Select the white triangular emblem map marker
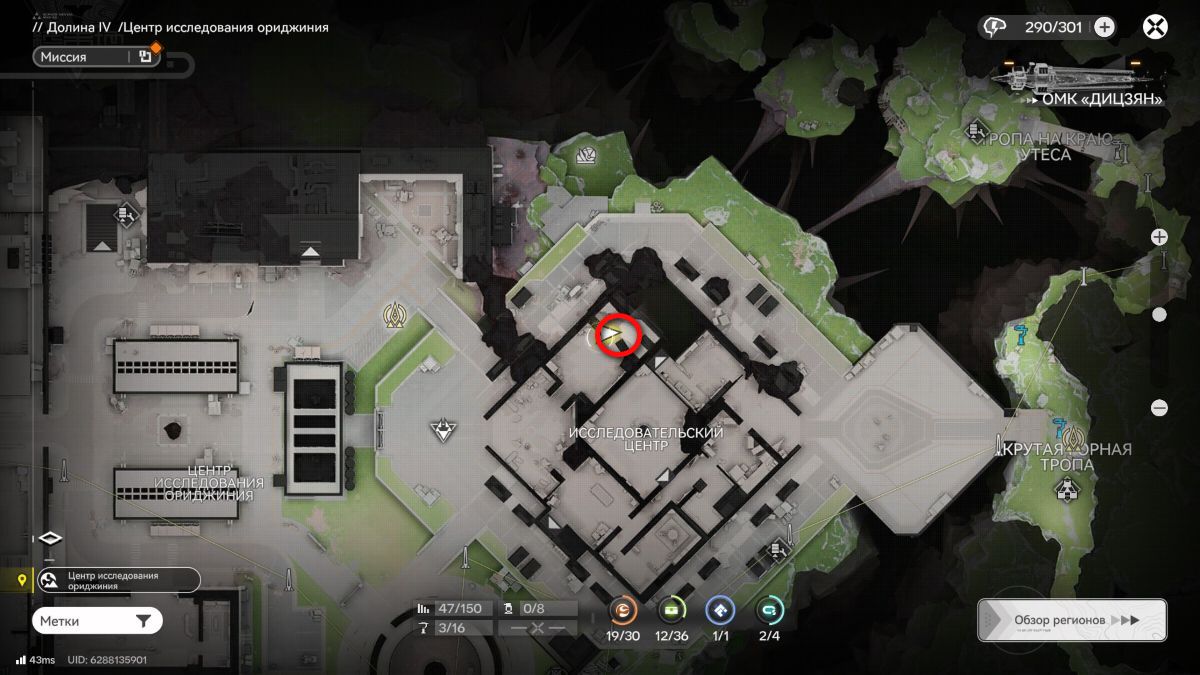This screenshot has width=1200, height=675. 442,431
